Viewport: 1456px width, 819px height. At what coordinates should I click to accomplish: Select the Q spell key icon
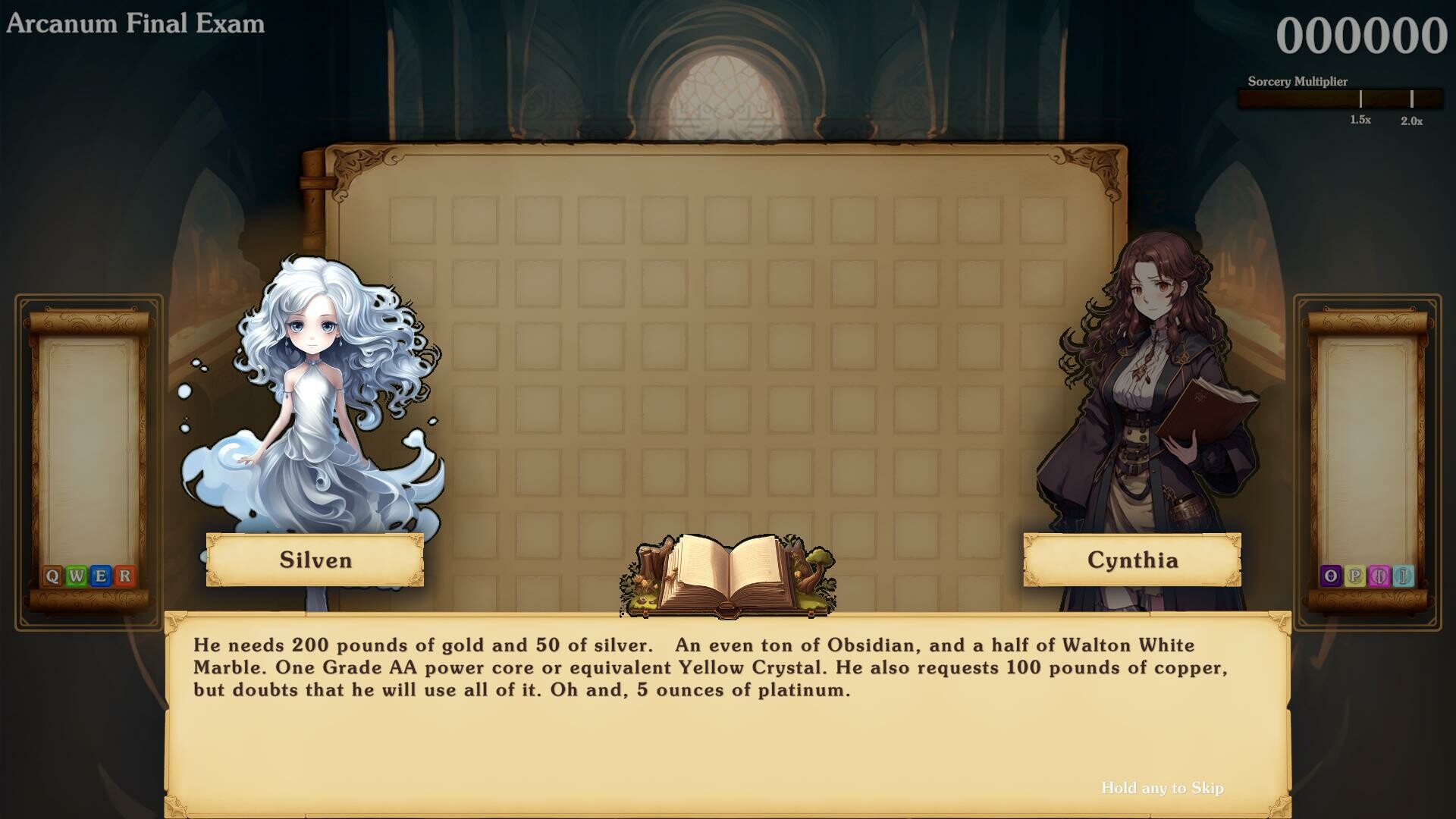tap(52, 576)
